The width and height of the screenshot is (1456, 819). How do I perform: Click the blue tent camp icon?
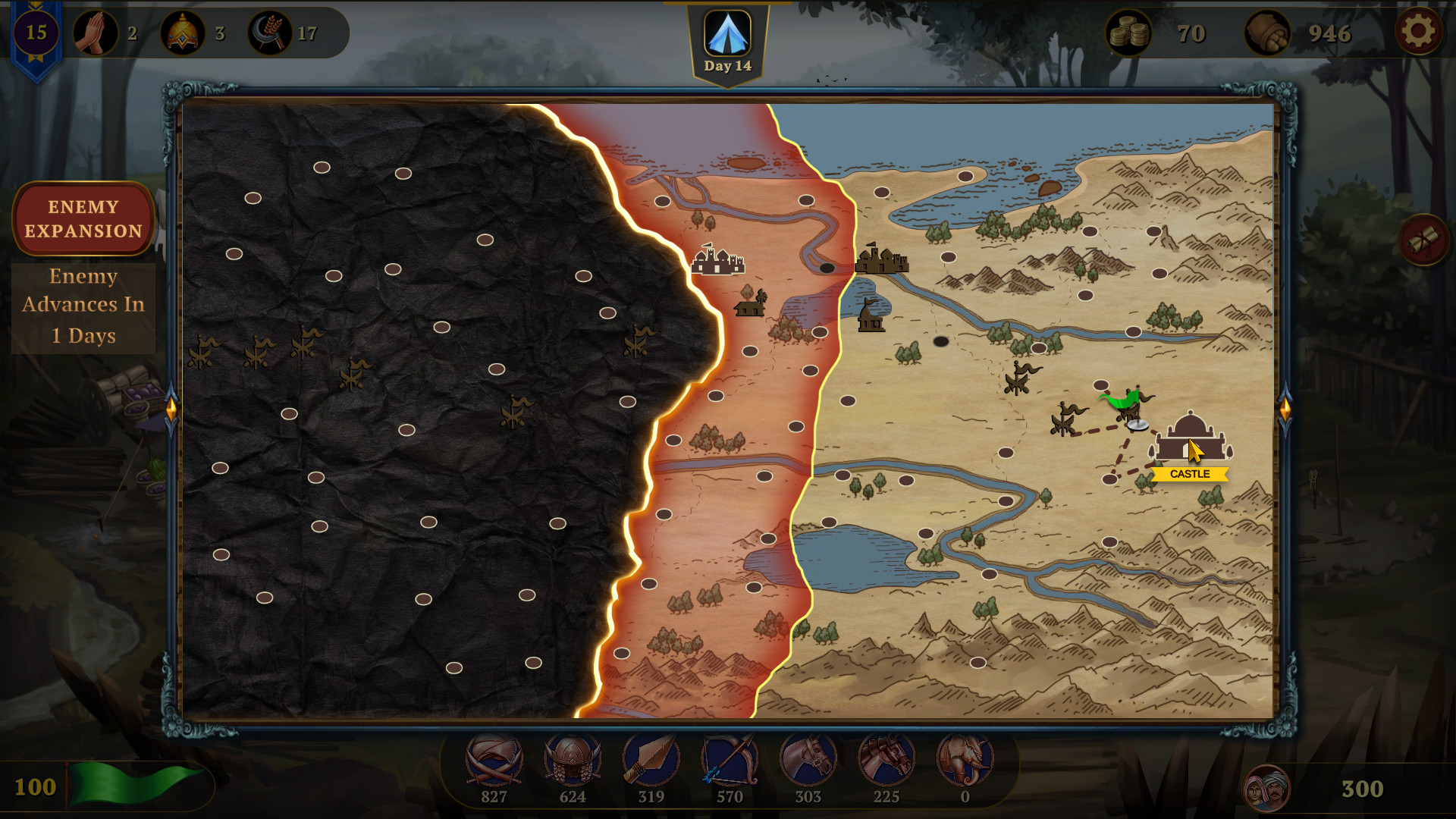click(x=727, y=33)
